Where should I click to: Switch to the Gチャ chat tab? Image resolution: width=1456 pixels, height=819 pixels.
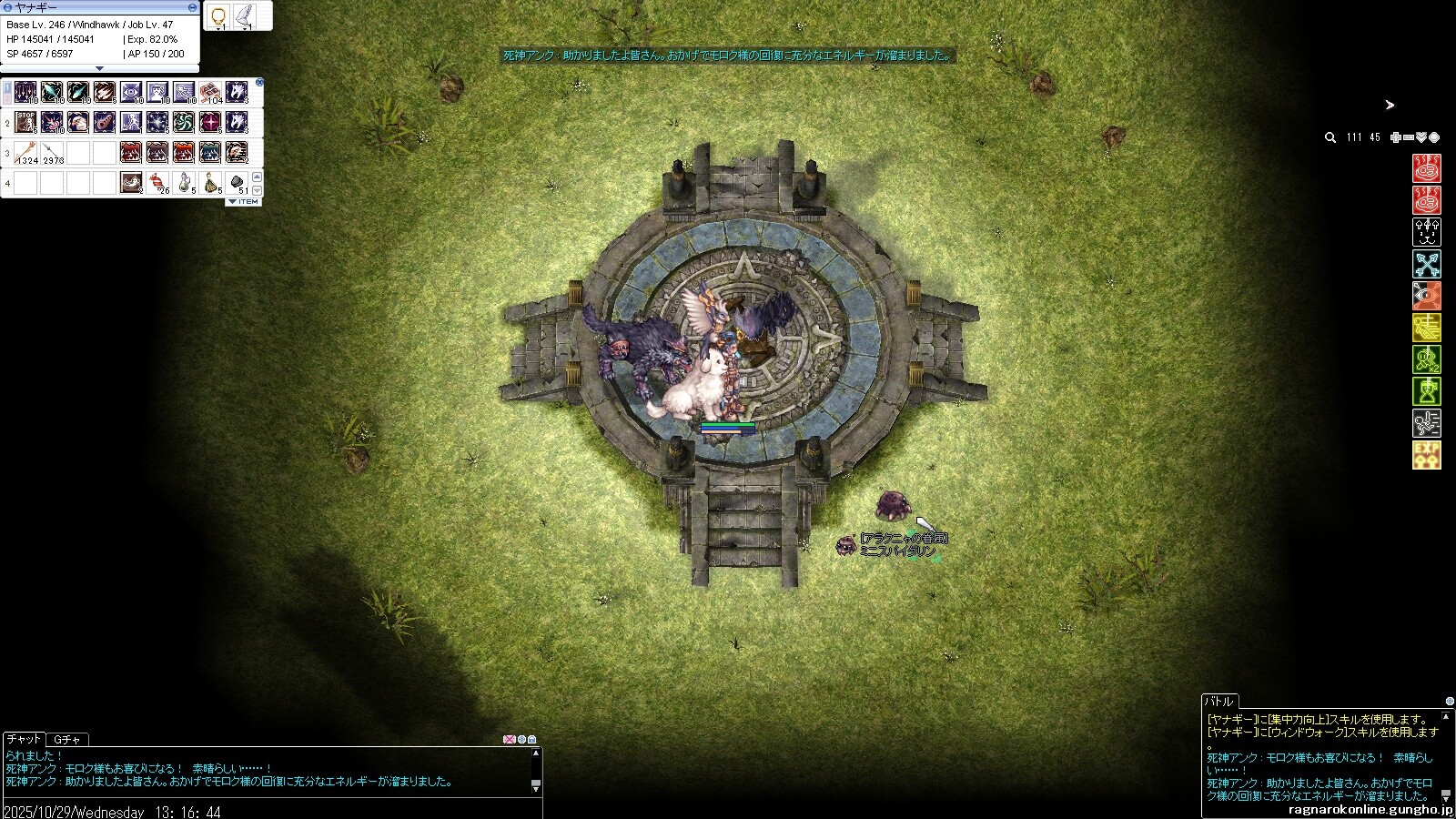(x=67, y=739)
